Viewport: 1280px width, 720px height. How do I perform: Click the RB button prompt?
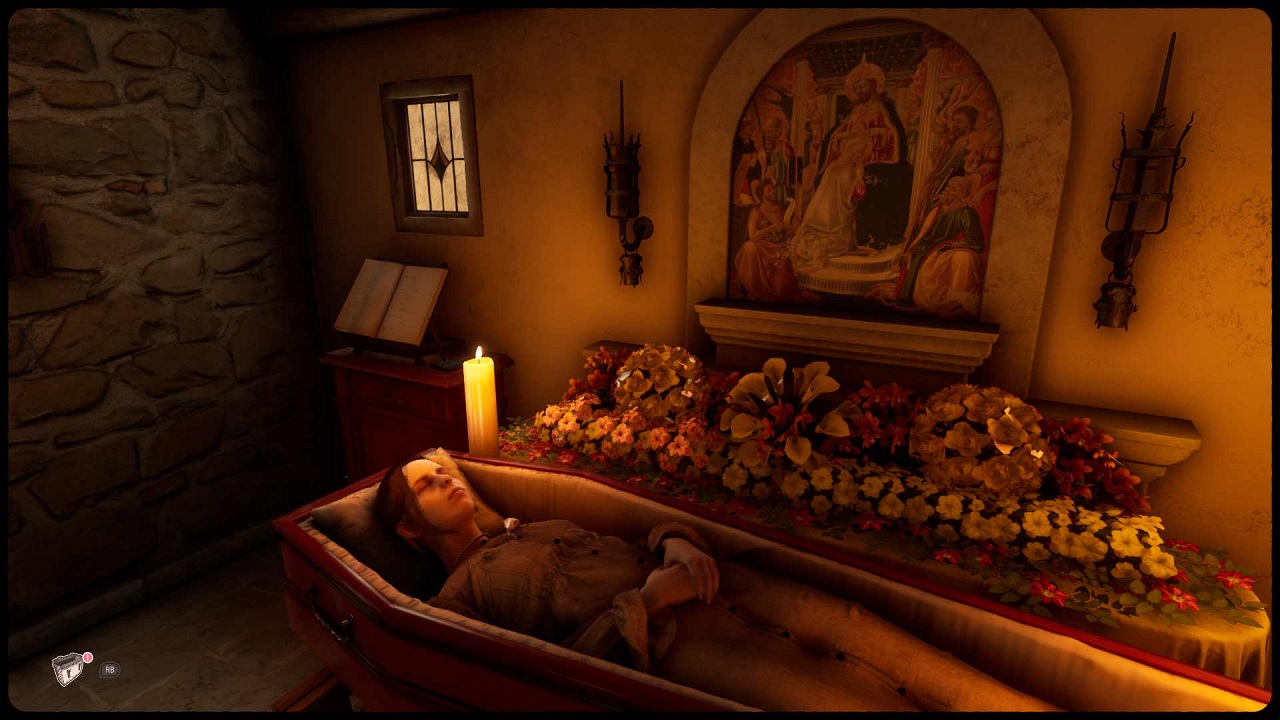[x=110, y=670]
